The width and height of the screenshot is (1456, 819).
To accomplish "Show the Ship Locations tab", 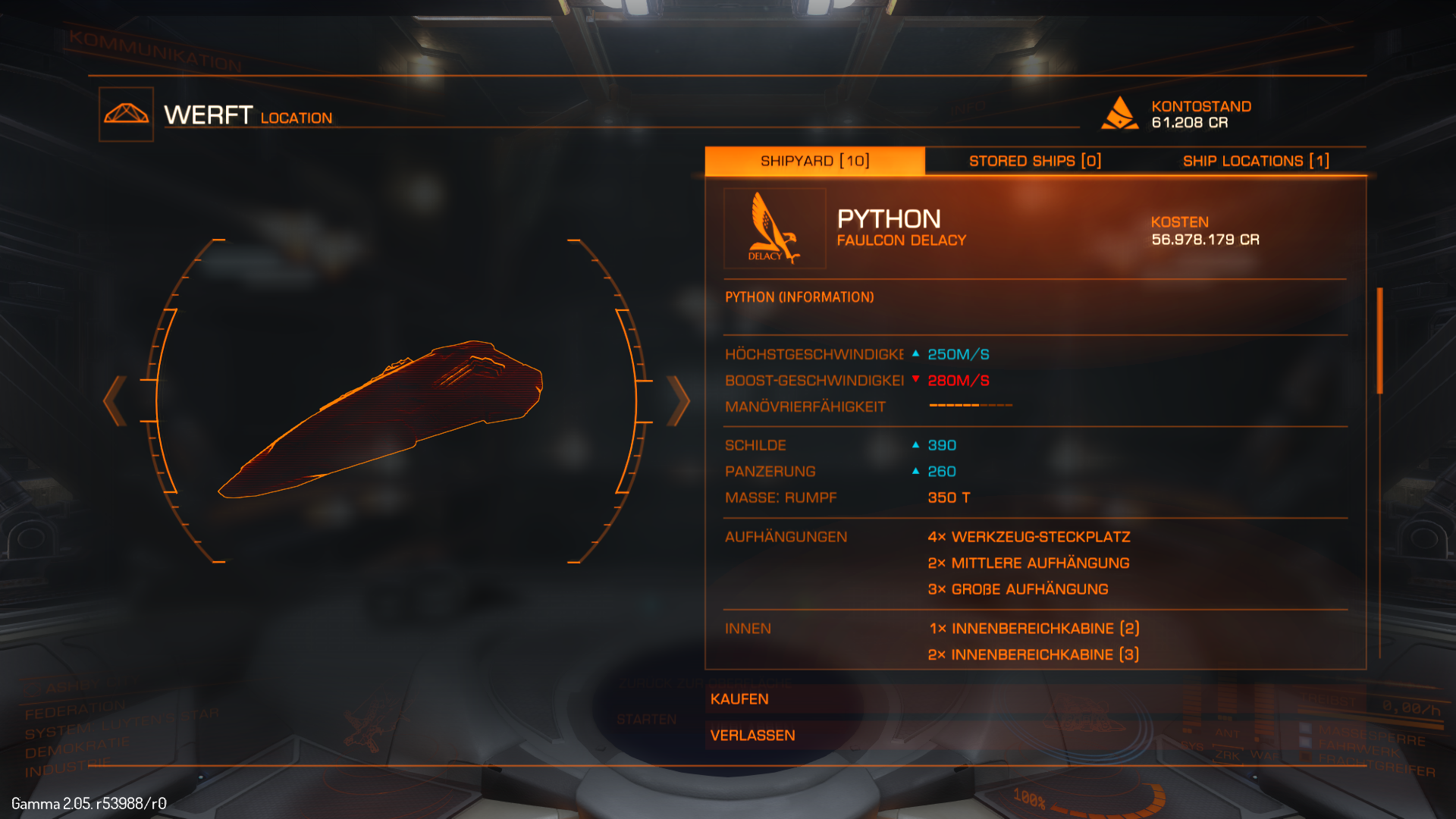I will [x=1255, y=161].
